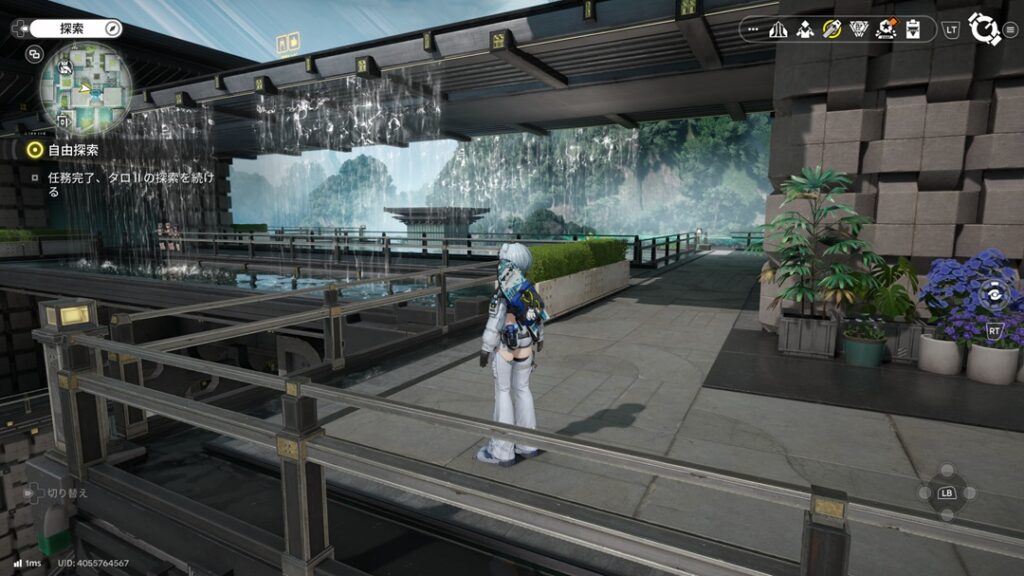Click the compass icon beside 探索
The image size is (1024, 576).
(x=112, y=28)
